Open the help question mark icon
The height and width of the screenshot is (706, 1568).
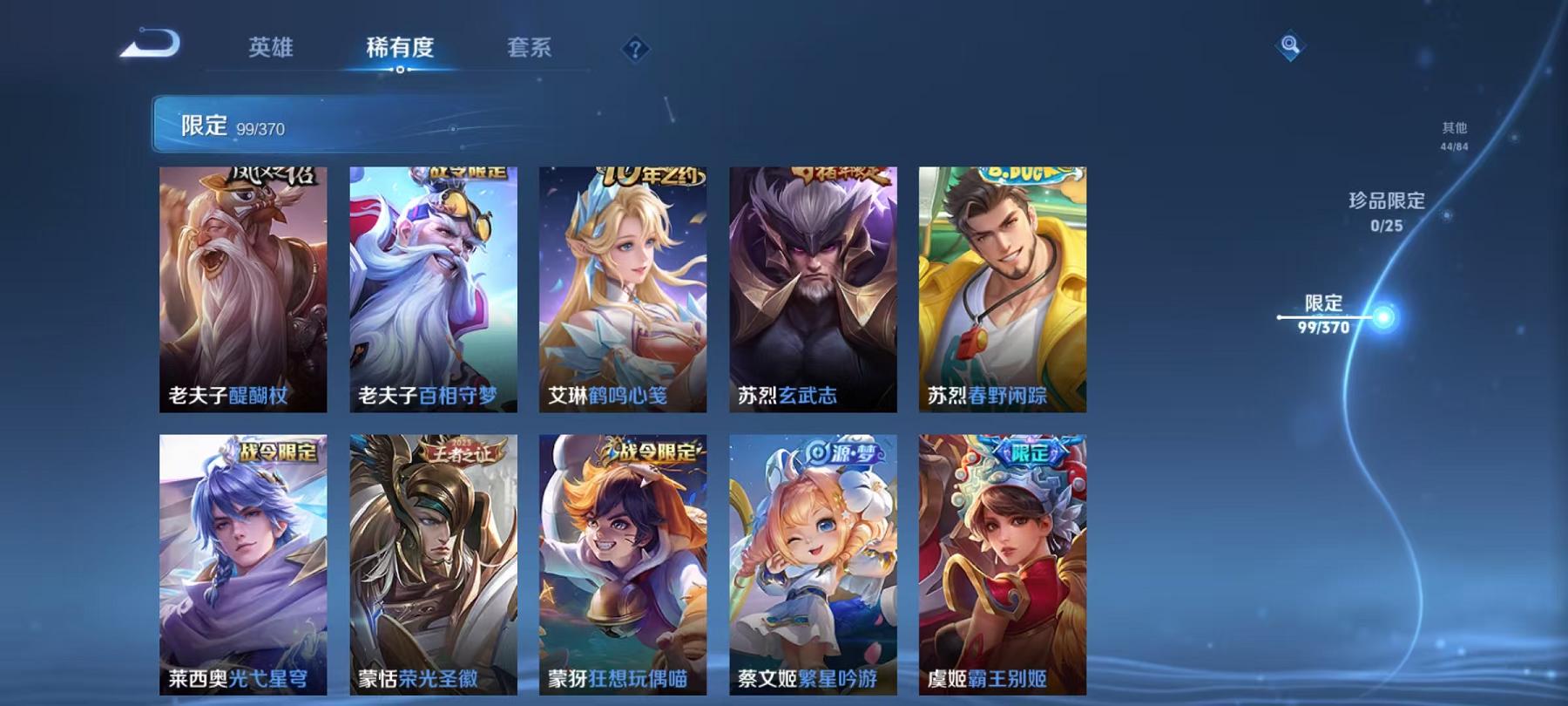639,50
